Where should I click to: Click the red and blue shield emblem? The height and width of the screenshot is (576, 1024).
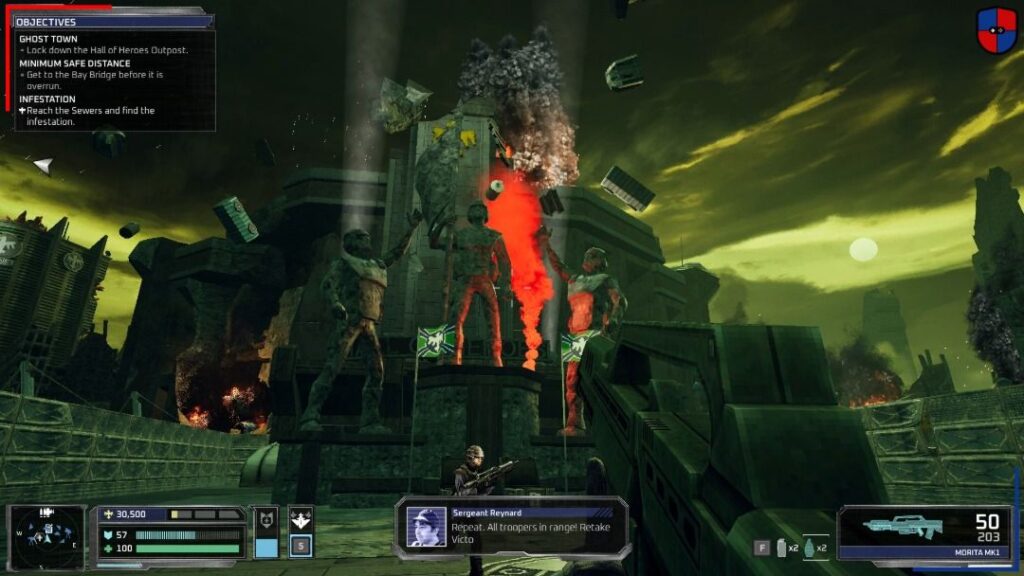pyautogui.click(x=997, y=30)
